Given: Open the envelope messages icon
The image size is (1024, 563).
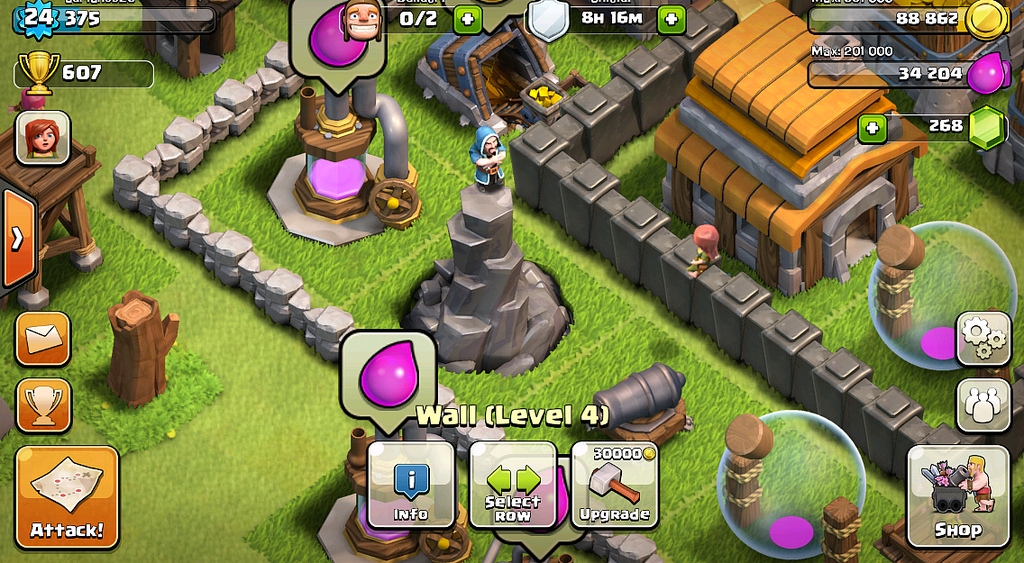Looking at the screenshot, I should [x=43, y=339].
